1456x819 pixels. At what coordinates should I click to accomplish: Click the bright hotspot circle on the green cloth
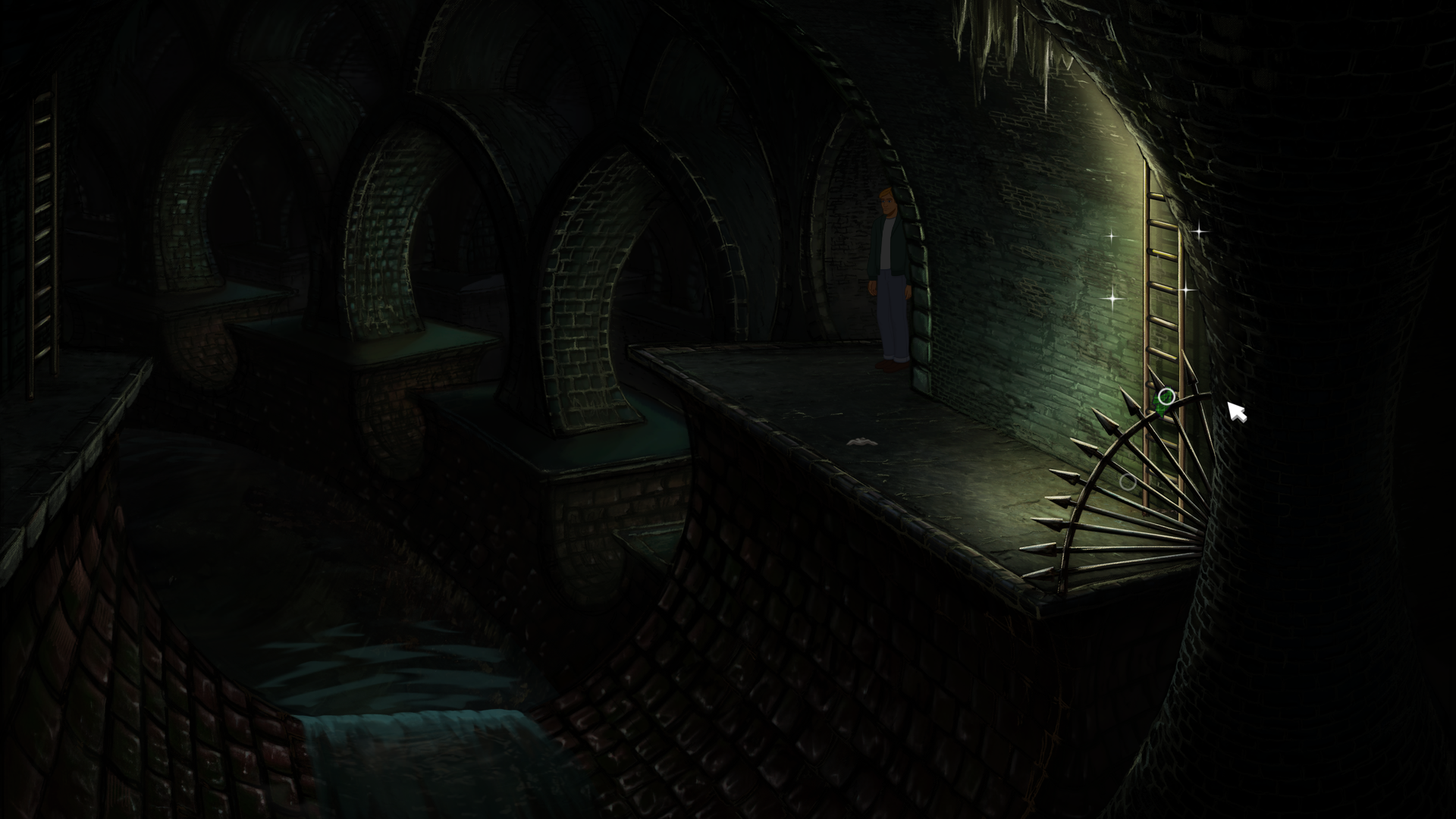point(1166,397)
